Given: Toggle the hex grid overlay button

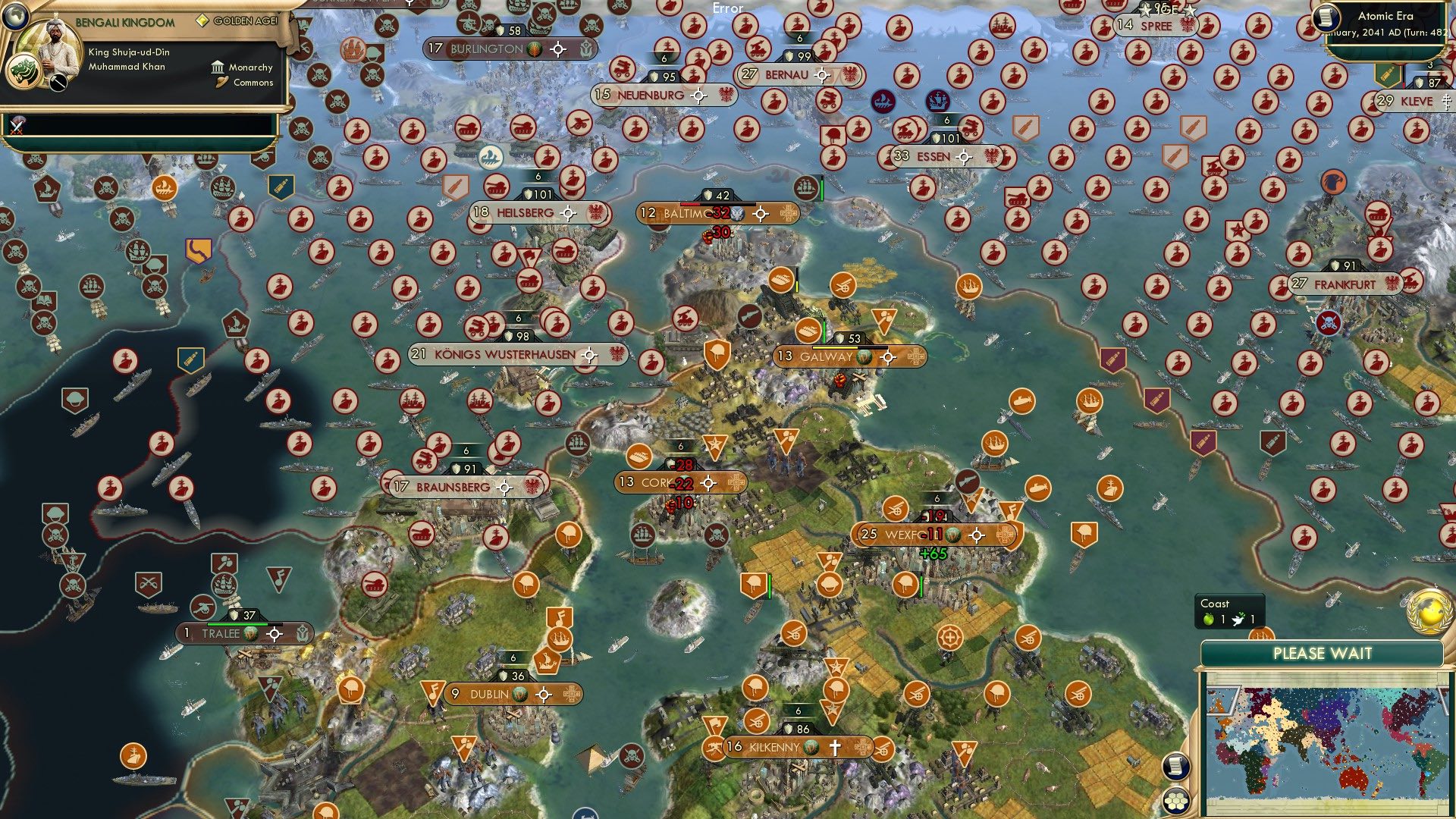Looking at the screenshot, I should tap(1175, 802).
